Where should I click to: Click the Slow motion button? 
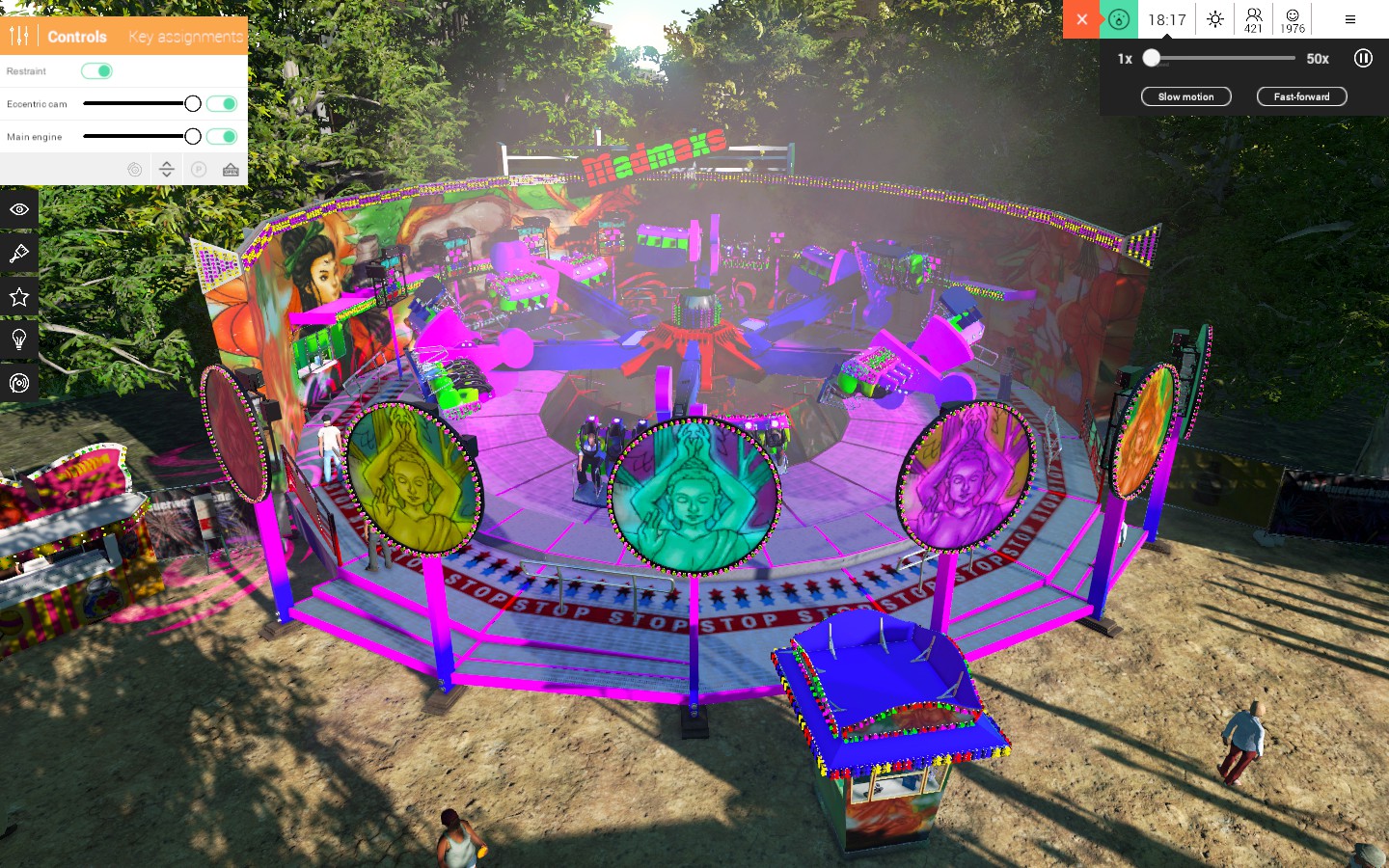pyautogui.click(x=1185, y=96)
